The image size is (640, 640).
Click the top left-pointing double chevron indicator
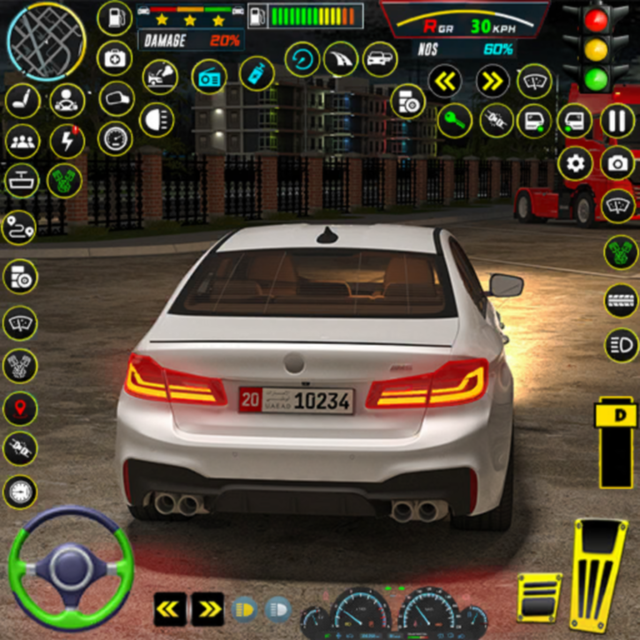tap(445, 80)
